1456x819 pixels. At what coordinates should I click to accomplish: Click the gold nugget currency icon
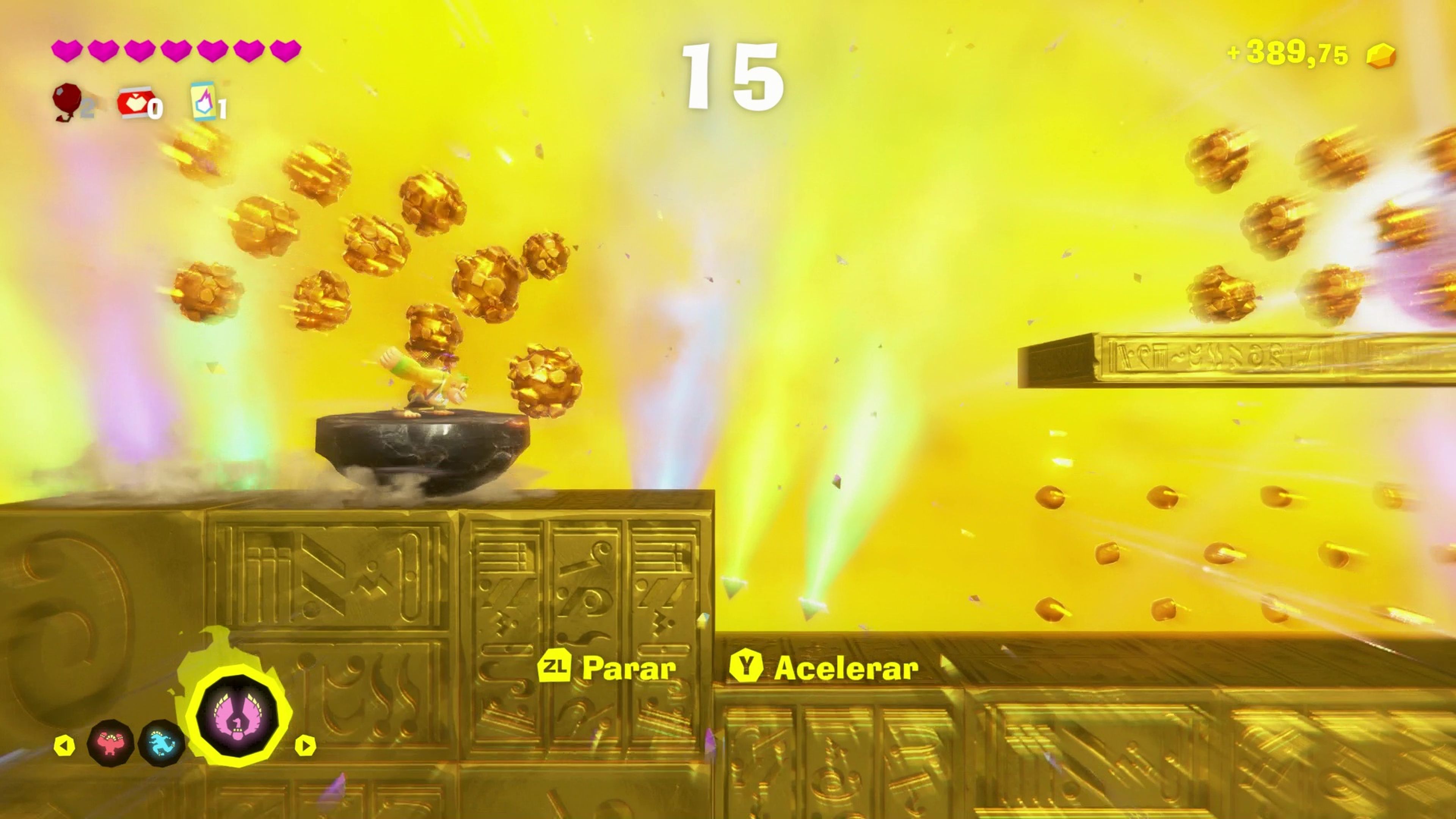point(1381,55)
